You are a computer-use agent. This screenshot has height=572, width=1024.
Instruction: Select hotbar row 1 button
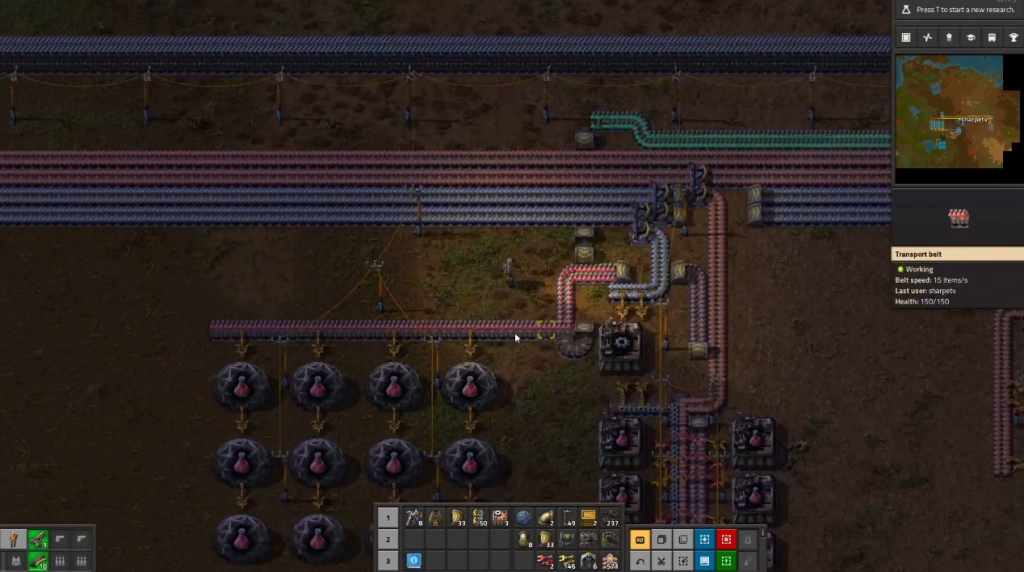[x=387, y=517]
